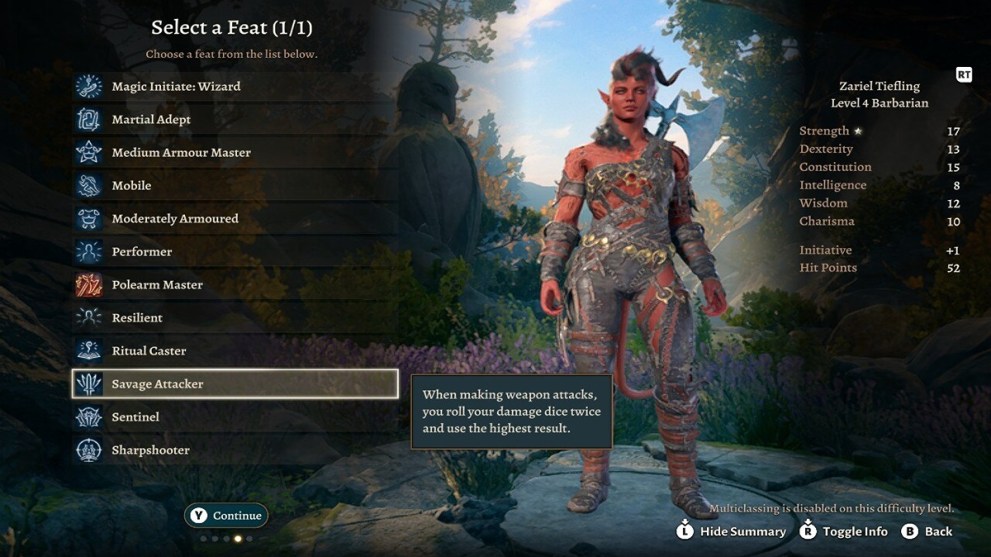
Task: Choose the Sentinel feat
Action: 135,417
